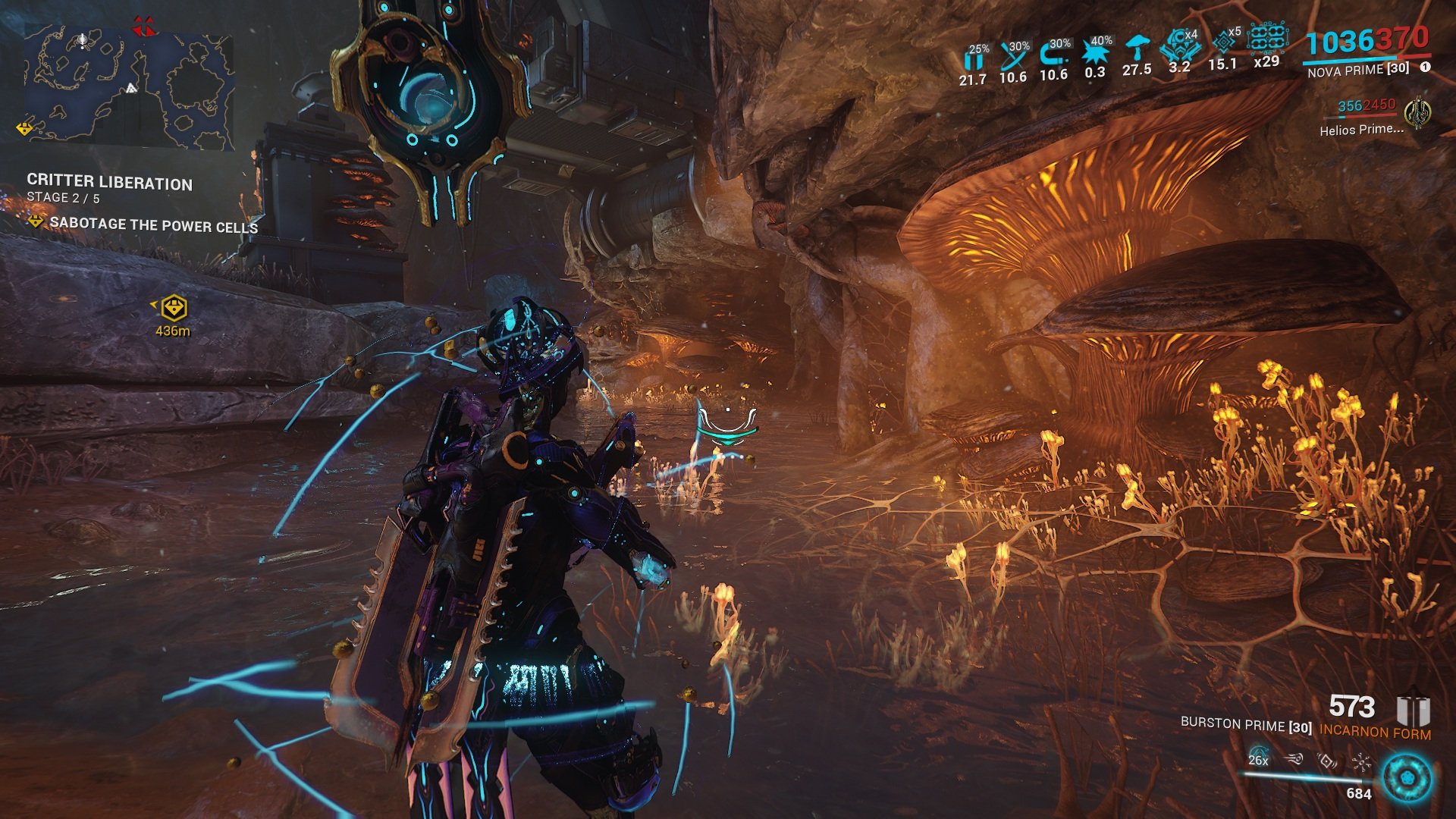The image size is (1456, 819).
Task: Activate the diamond third ability icon
Action: click(x=1327, y=759)
